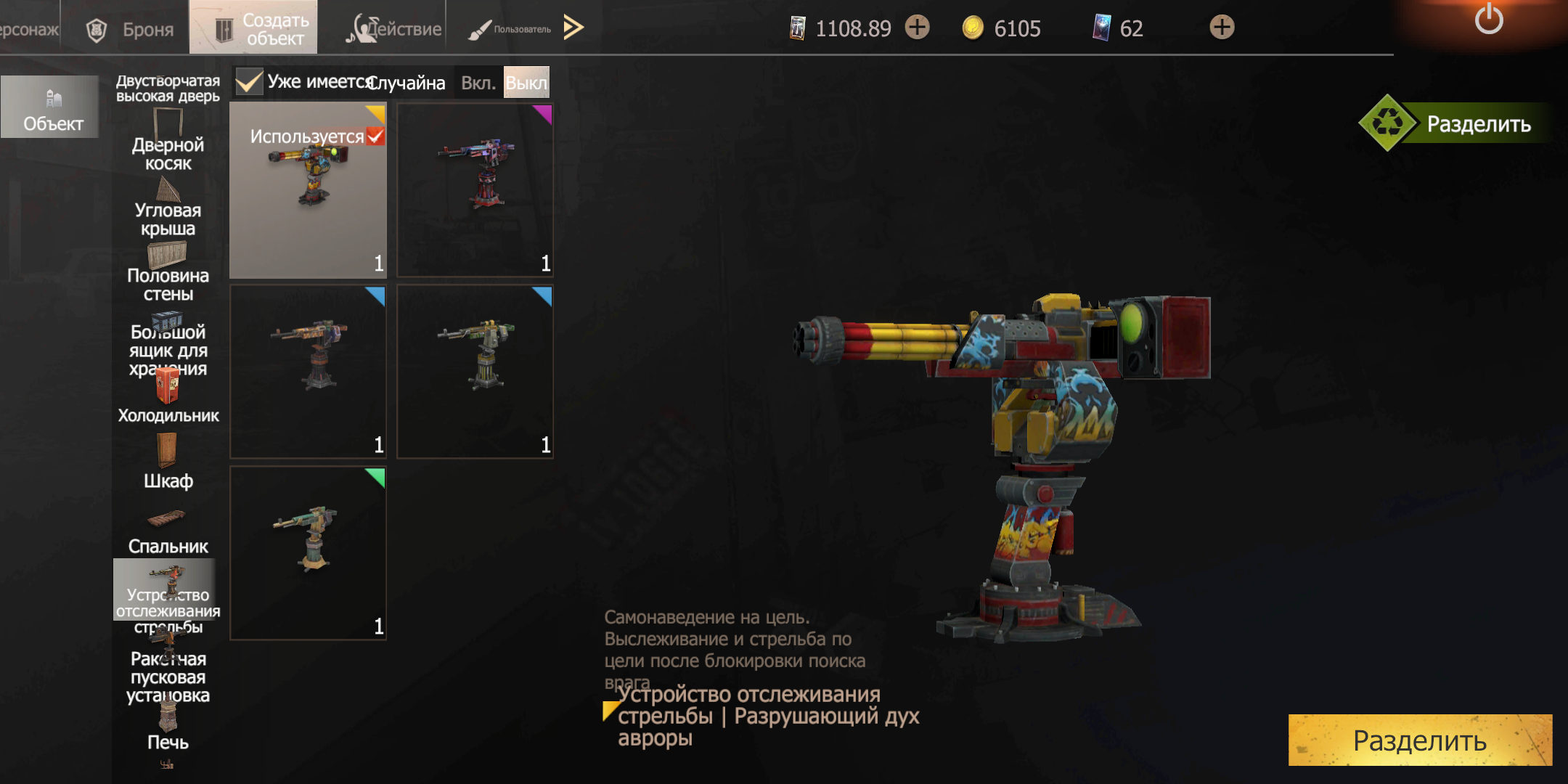1568x784 pixels.
Task: Open the Броня tab
Action: [131, 29]
